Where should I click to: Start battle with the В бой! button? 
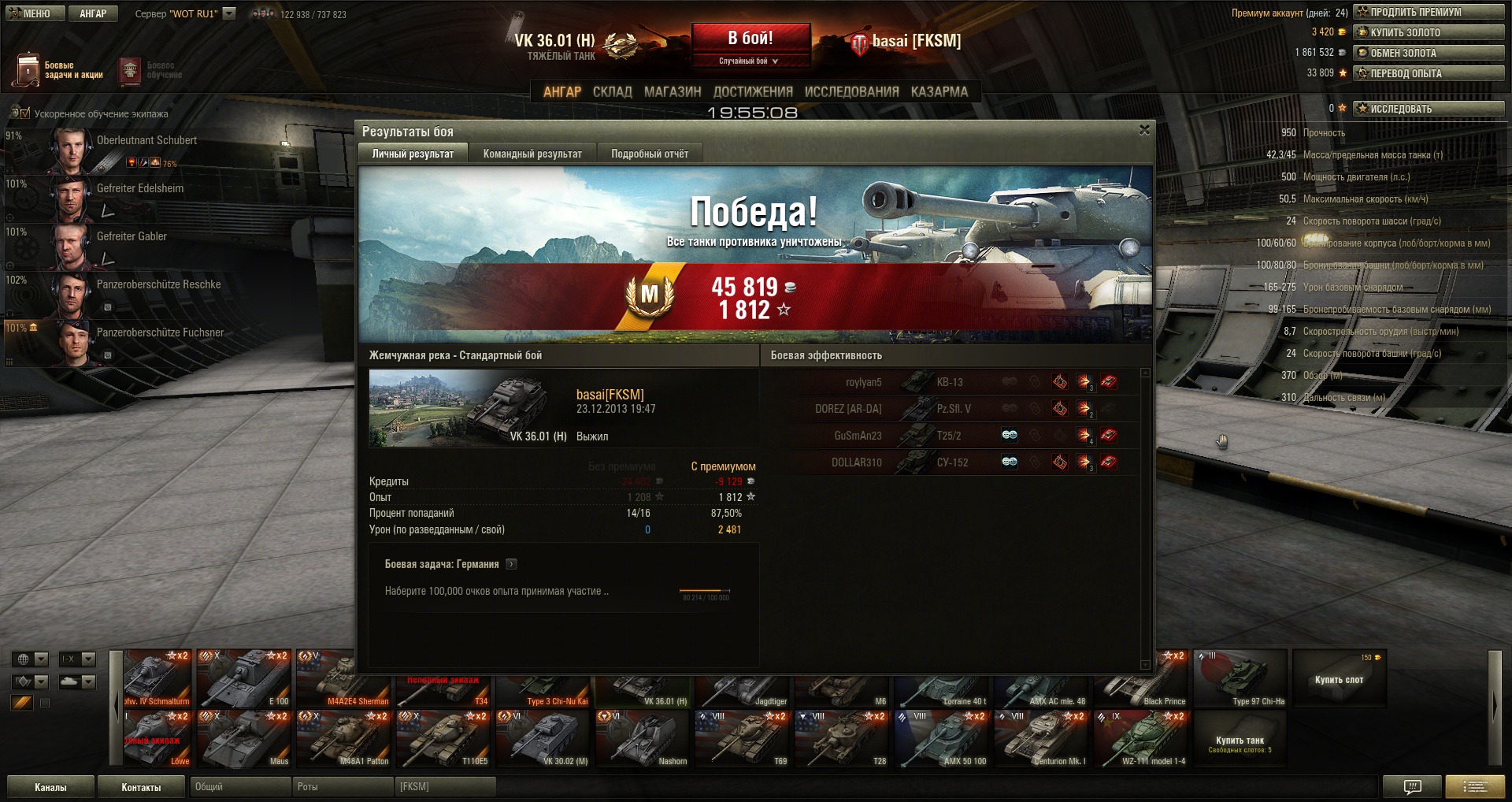[750, 39]
